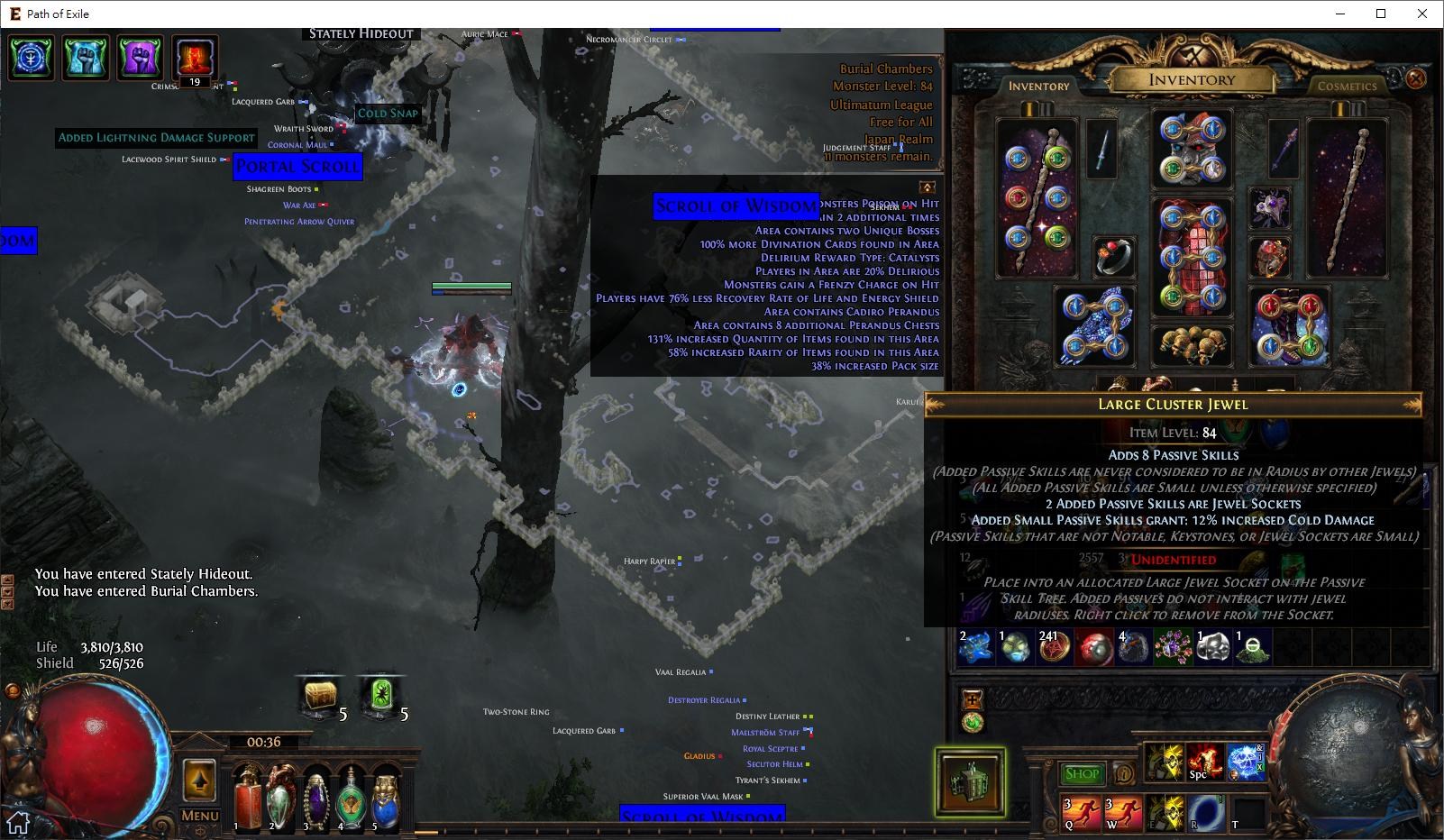Image resolution: width=1444 pixels, height=840 pixels.
Task: Click the blue aura buff icon at top left
Action: point(31,59)
